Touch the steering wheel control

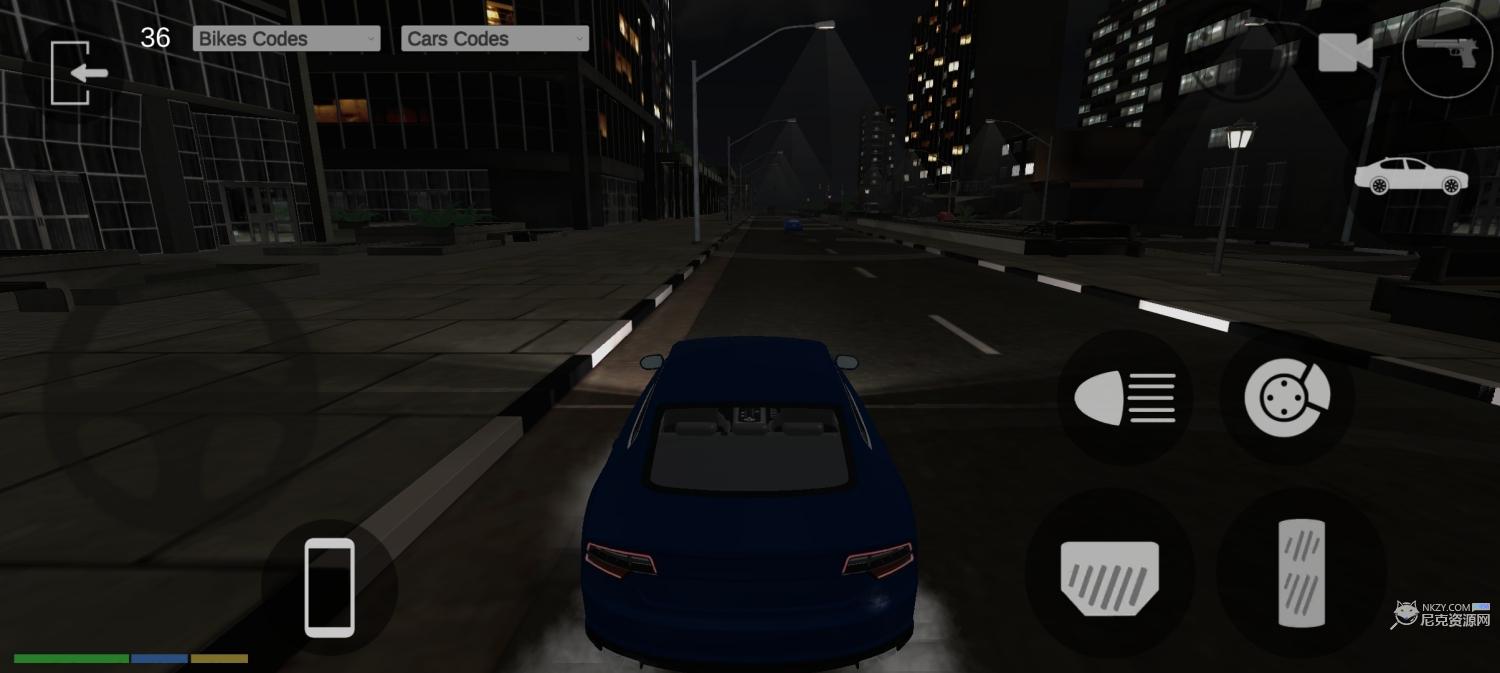tap(182, 400)
